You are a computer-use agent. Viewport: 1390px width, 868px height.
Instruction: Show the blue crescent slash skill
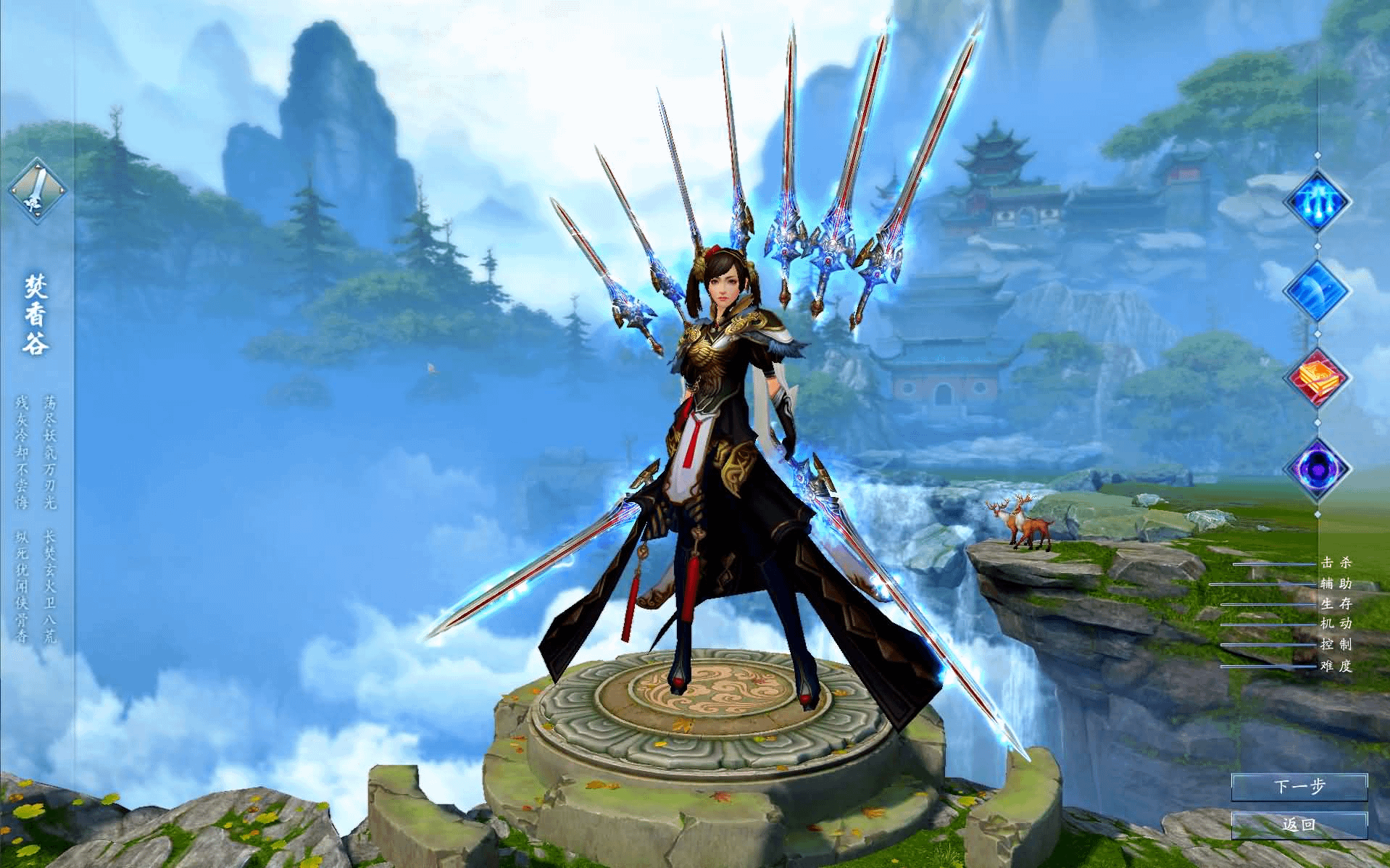1317,290
